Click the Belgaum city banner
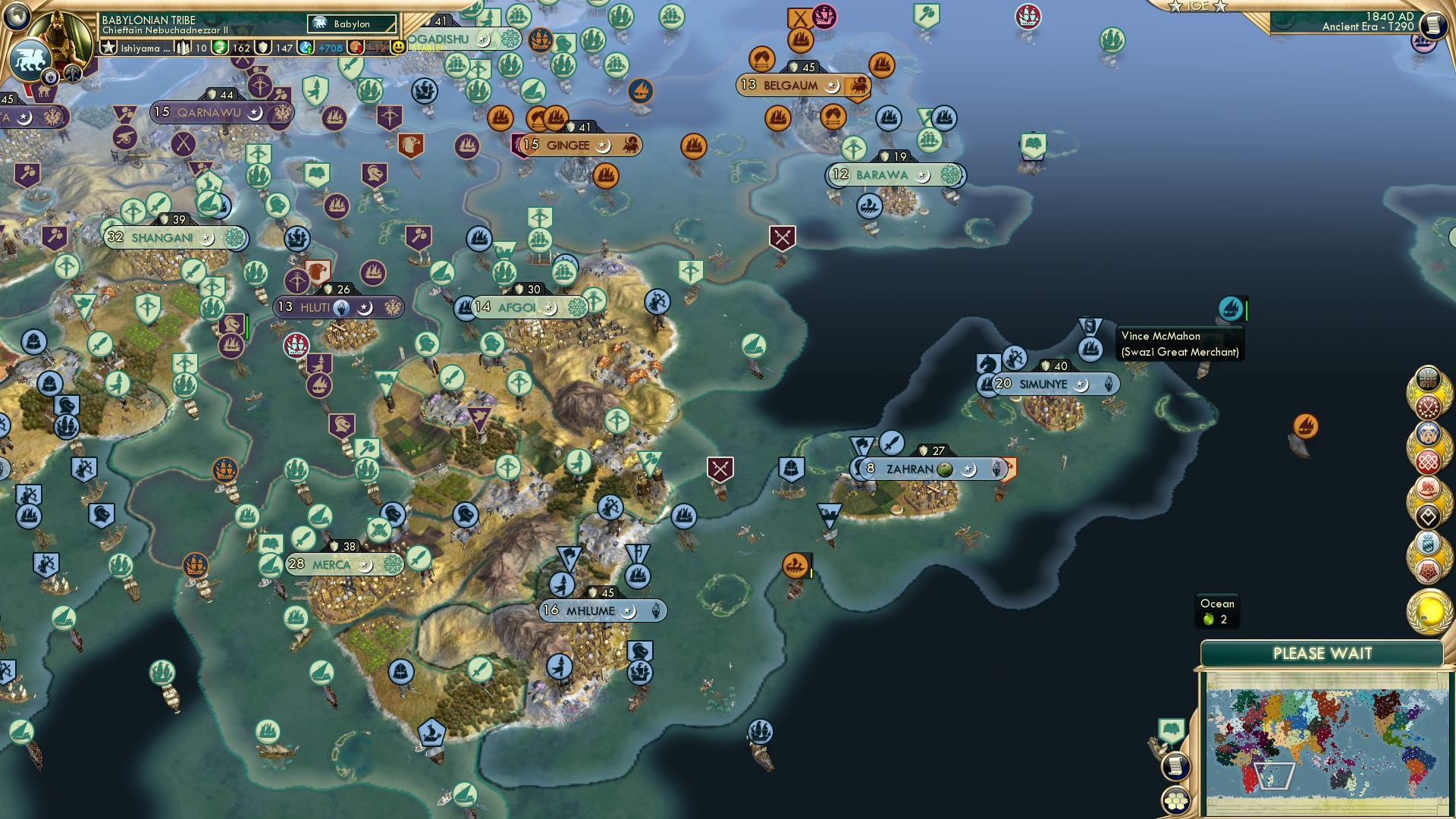 point(790,86)
